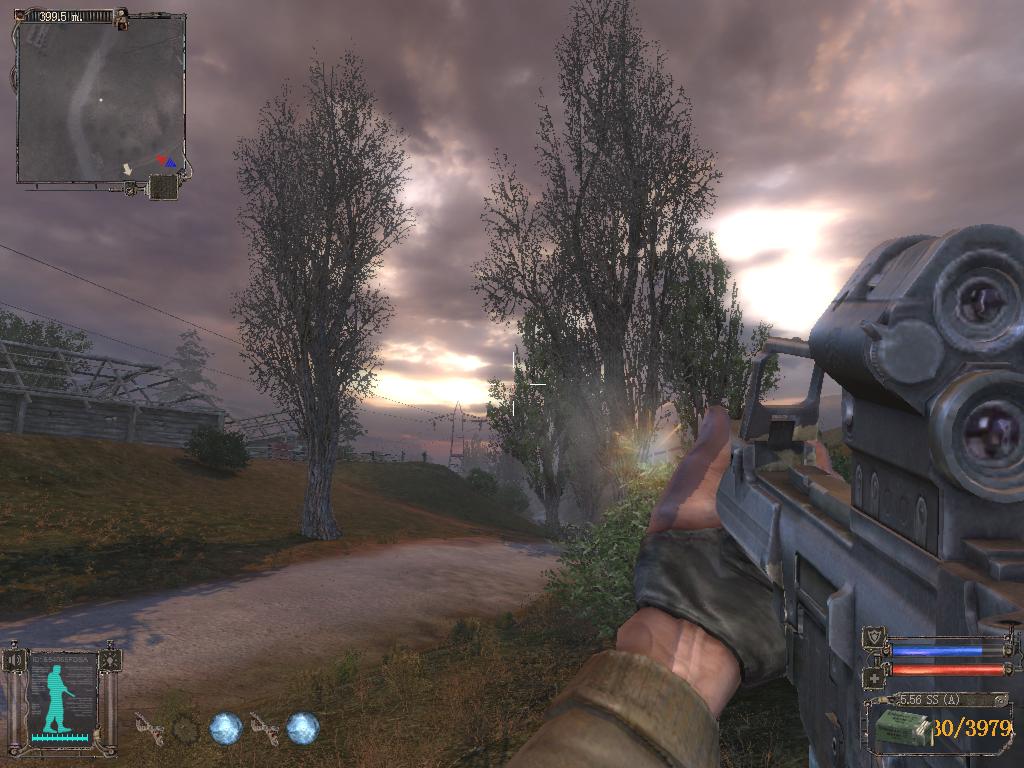Click the 5.56 SS ammo type label
The image size is (1024, 768).
point(930,699)
